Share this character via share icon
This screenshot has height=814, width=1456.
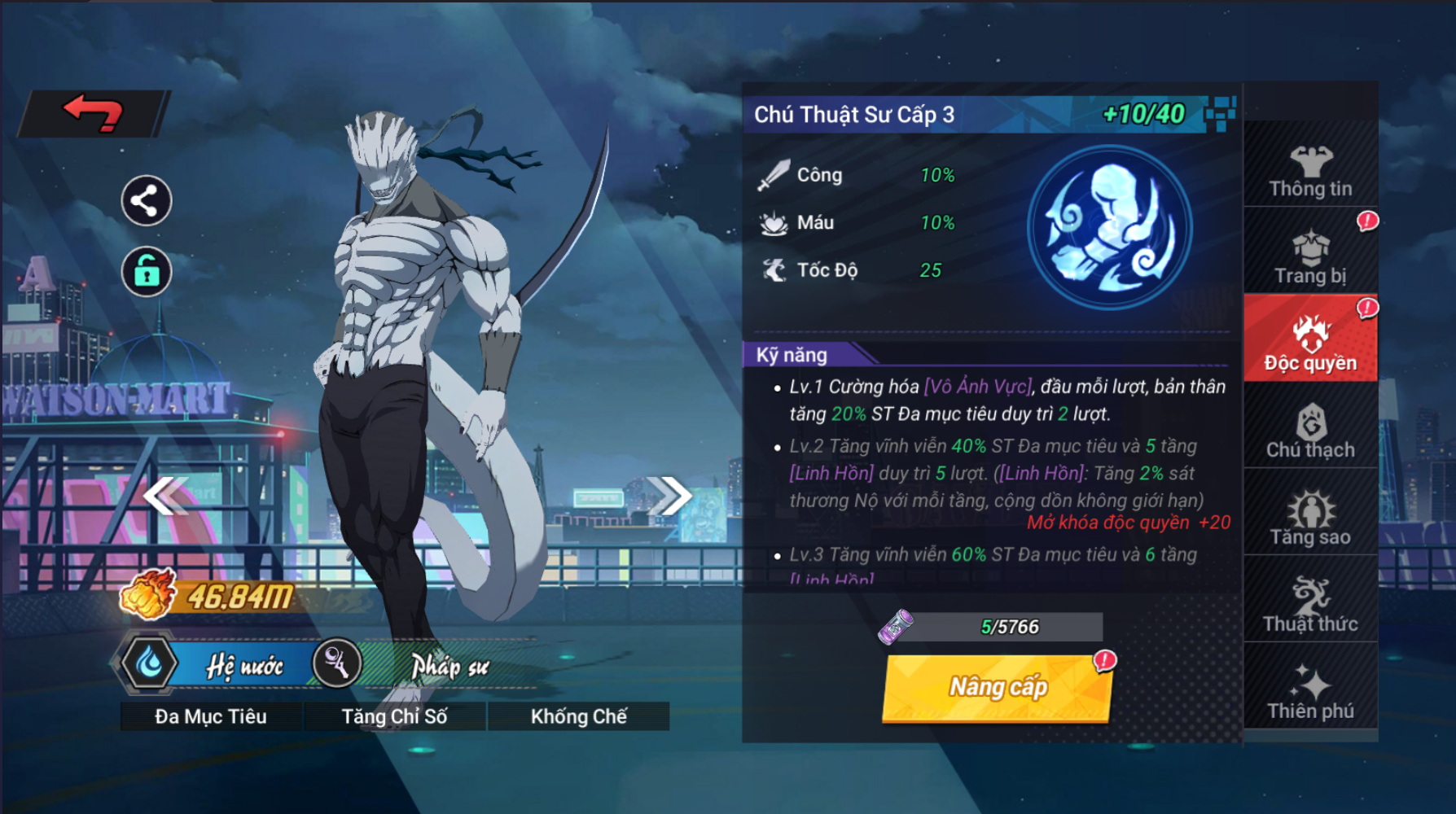click(146, 200)
